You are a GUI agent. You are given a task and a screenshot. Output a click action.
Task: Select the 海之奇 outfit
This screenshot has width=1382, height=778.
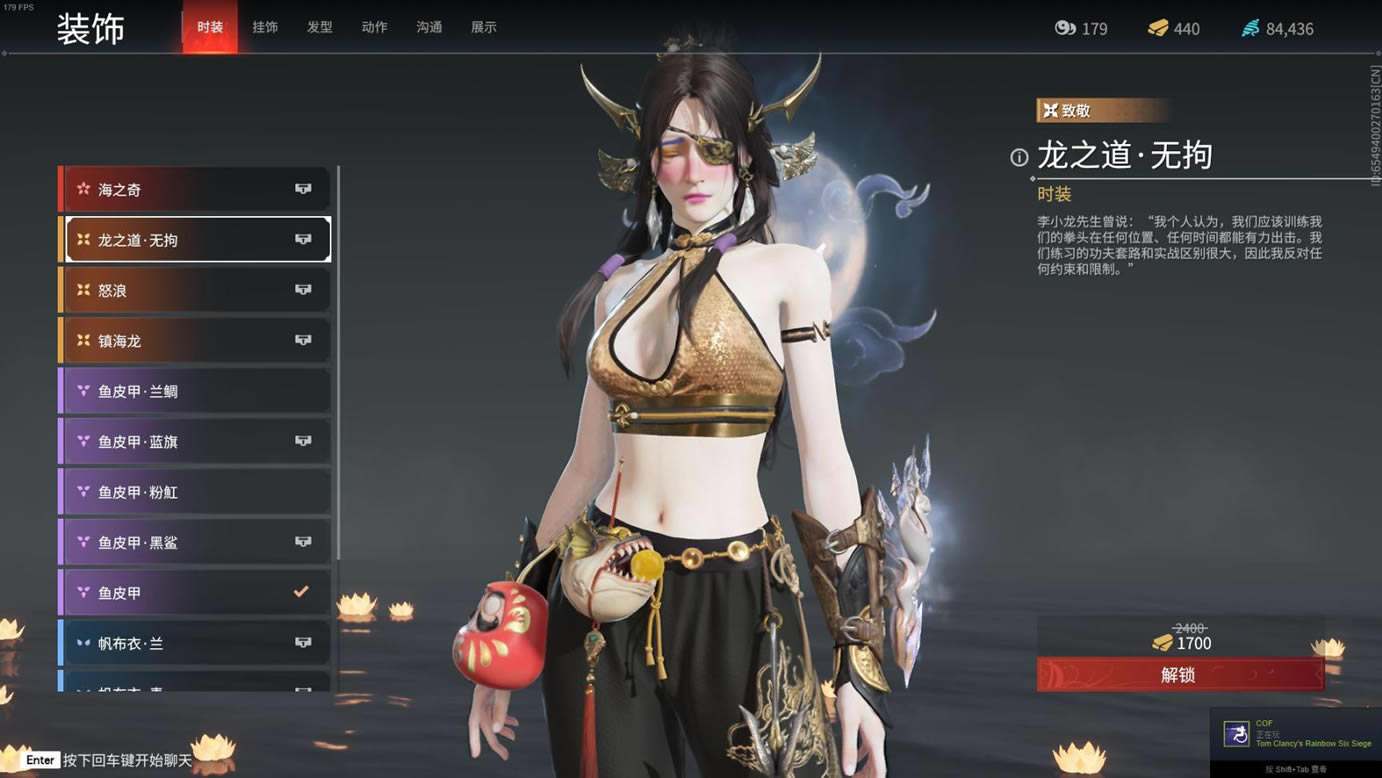197,189
